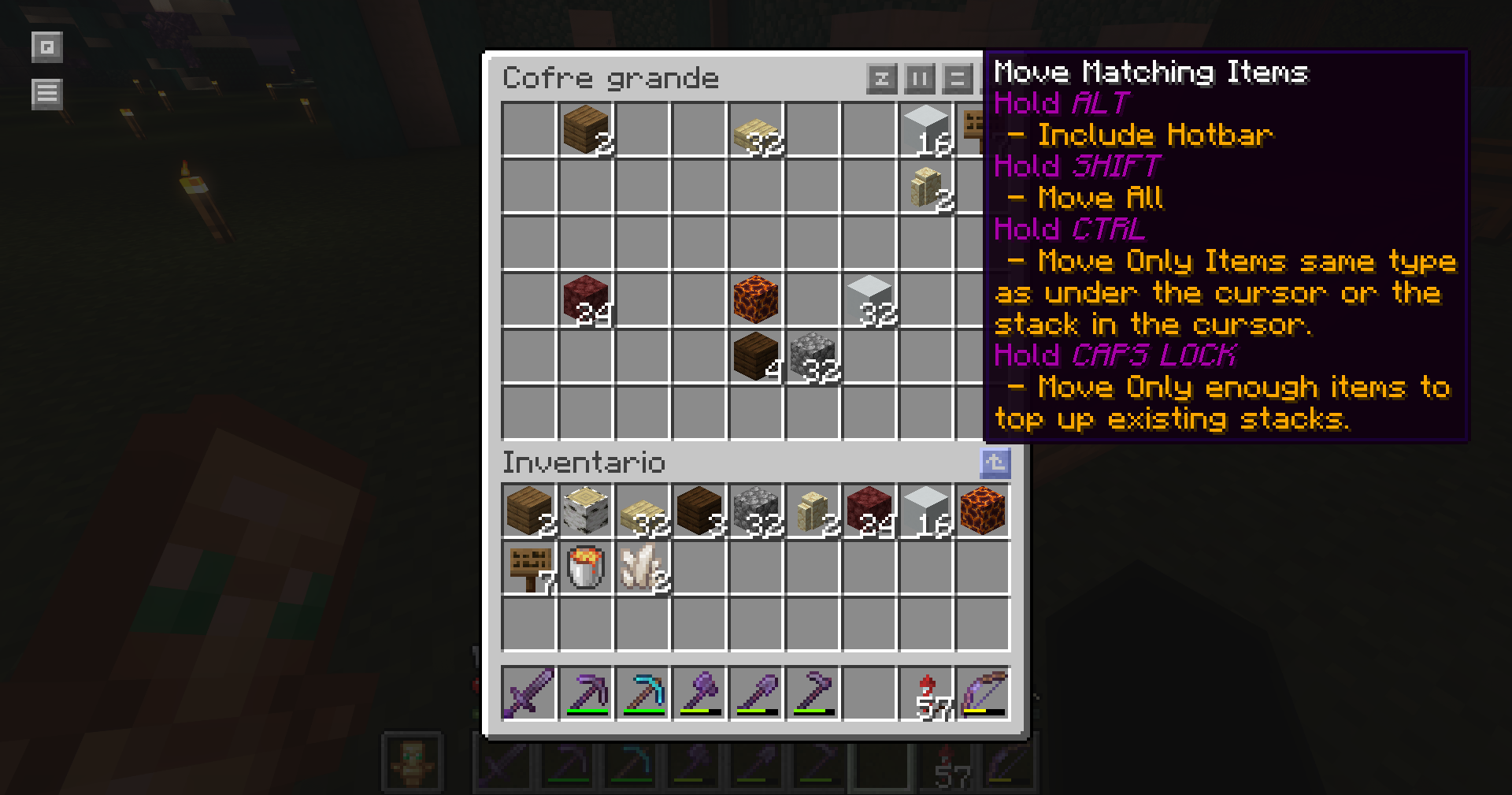Select the bow in the hotbar
This screenshot has height=795, width=1512.
point(983,694)
